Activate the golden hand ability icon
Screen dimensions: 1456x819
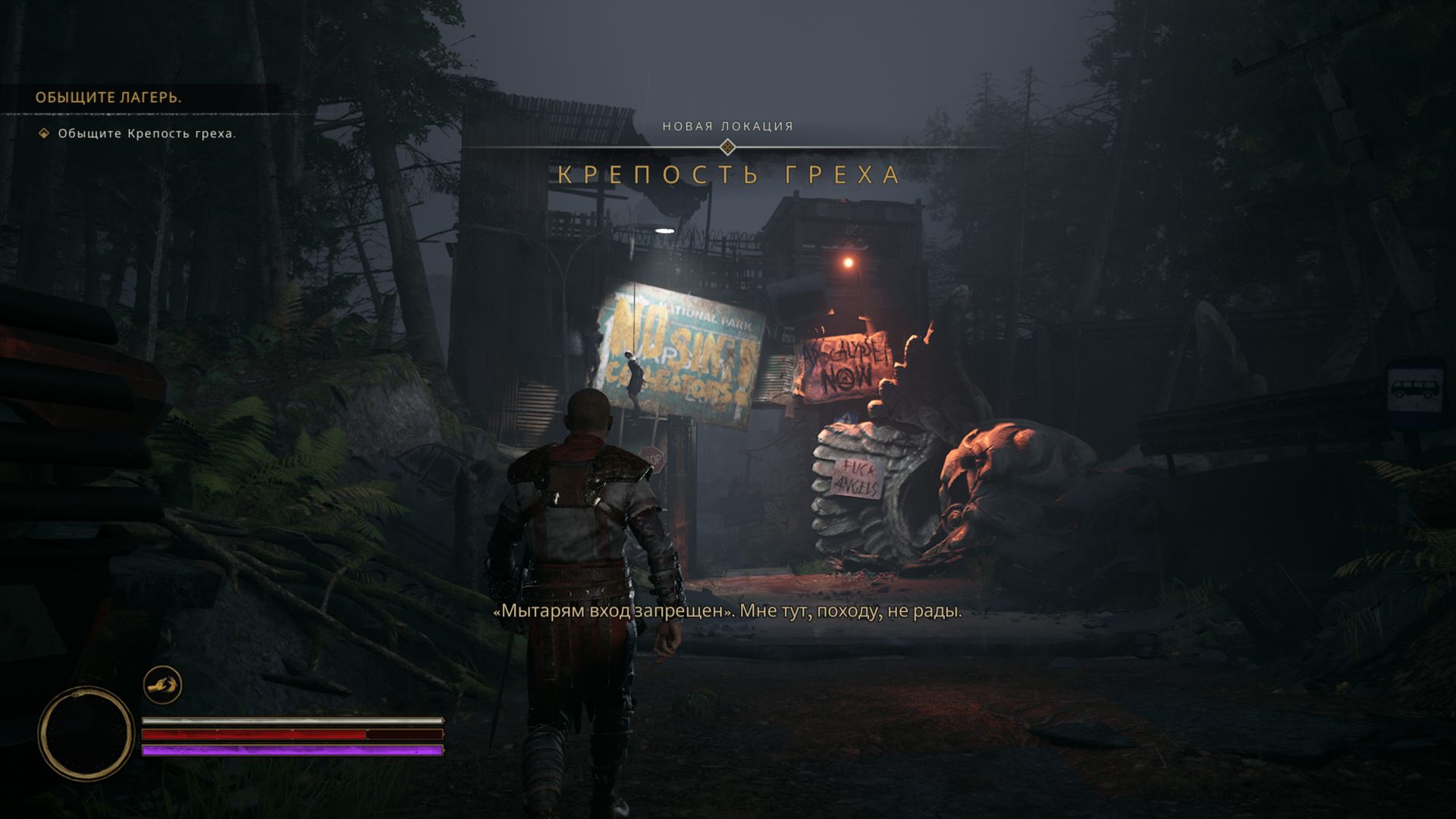point(162,686)
